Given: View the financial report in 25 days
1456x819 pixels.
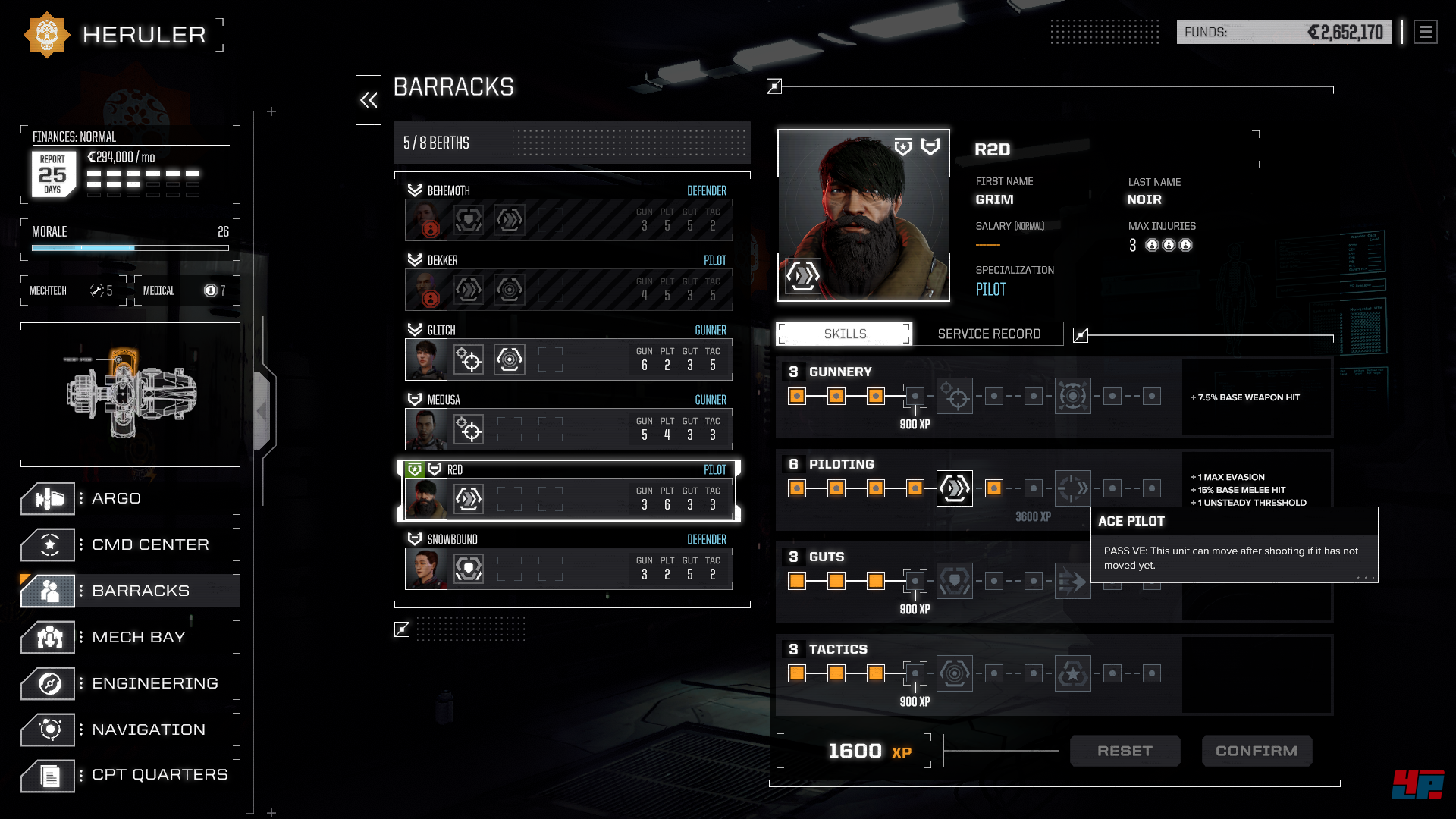Looking at the screenshot, I should coord(53,174).
